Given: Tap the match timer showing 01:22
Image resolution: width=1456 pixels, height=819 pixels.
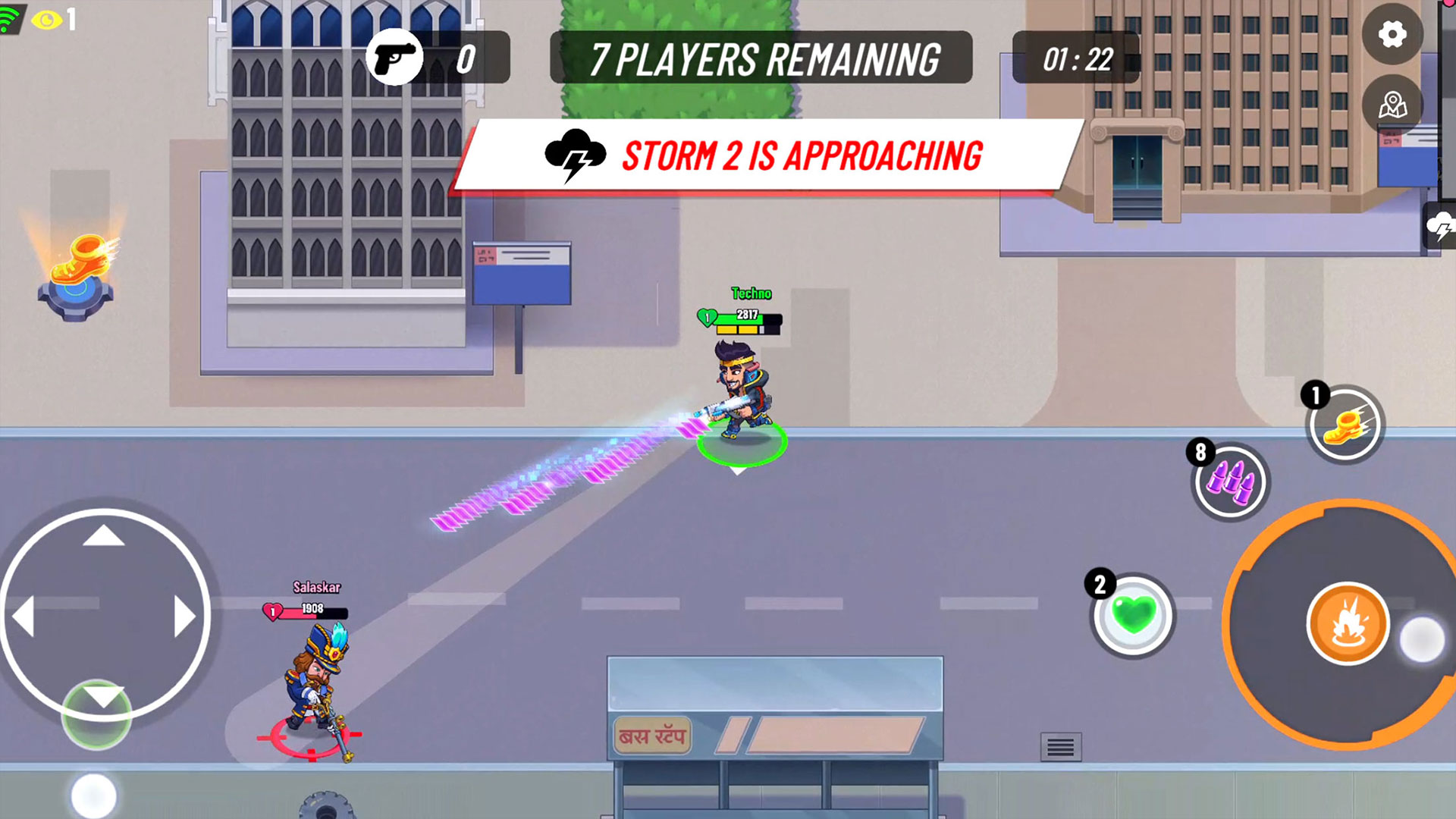Looking at the screenshot, I should pyautogui.click(x=1077, y=55).
